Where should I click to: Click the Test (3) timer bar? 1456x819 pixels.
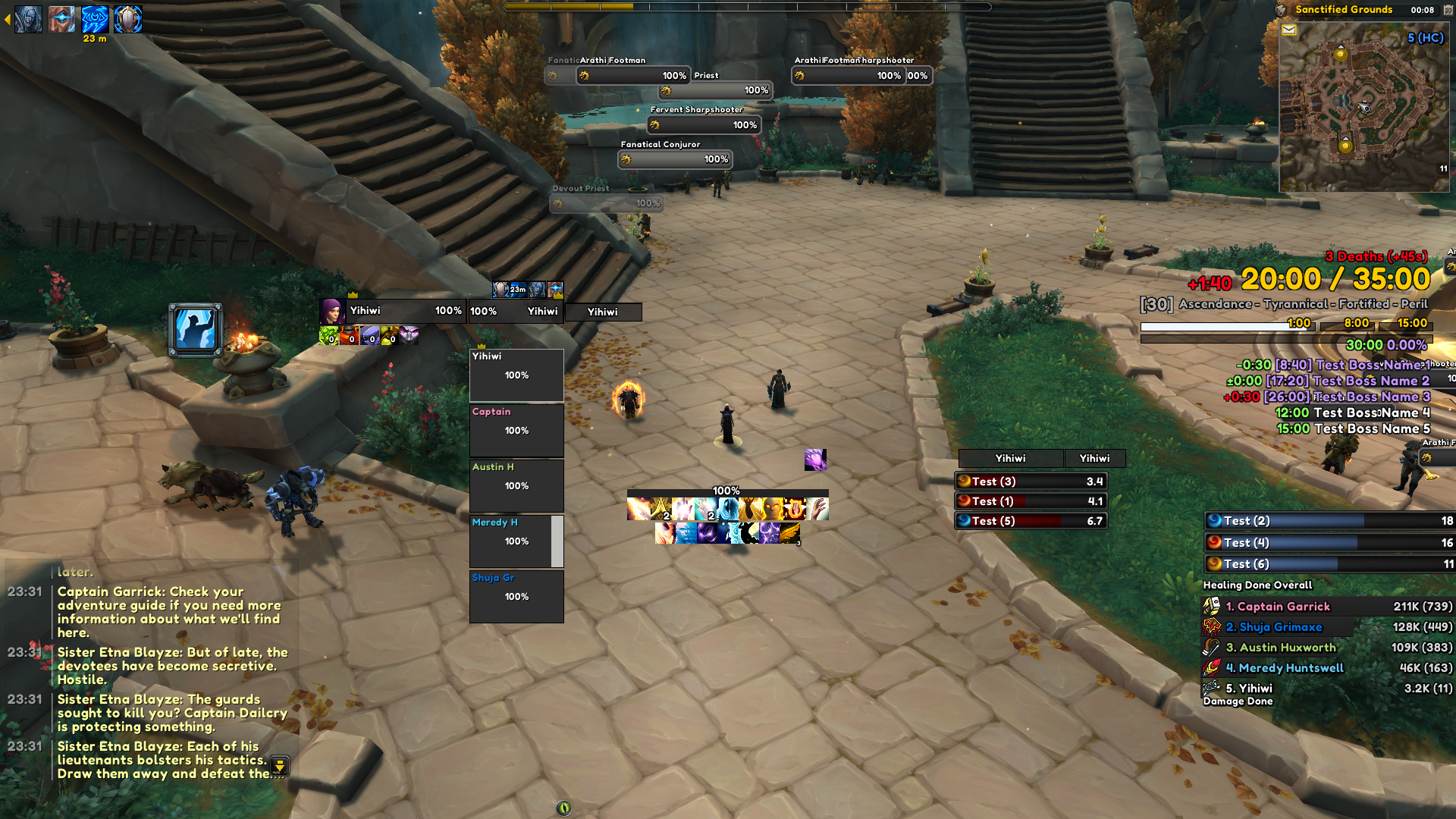(1031, 482)
